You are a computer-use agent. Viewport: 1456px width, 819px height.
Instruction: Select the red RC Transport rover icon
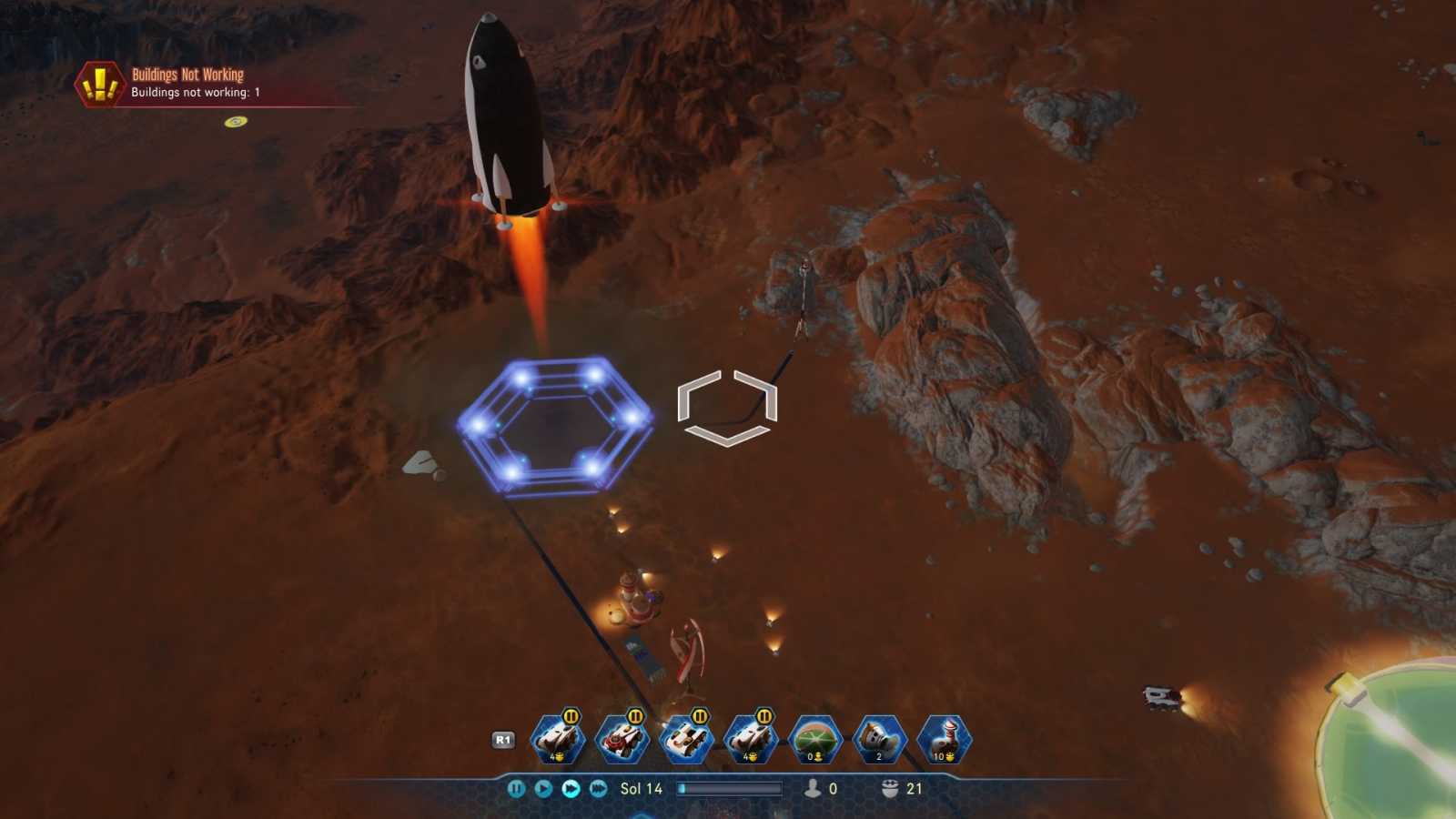[x=623, y=739]
